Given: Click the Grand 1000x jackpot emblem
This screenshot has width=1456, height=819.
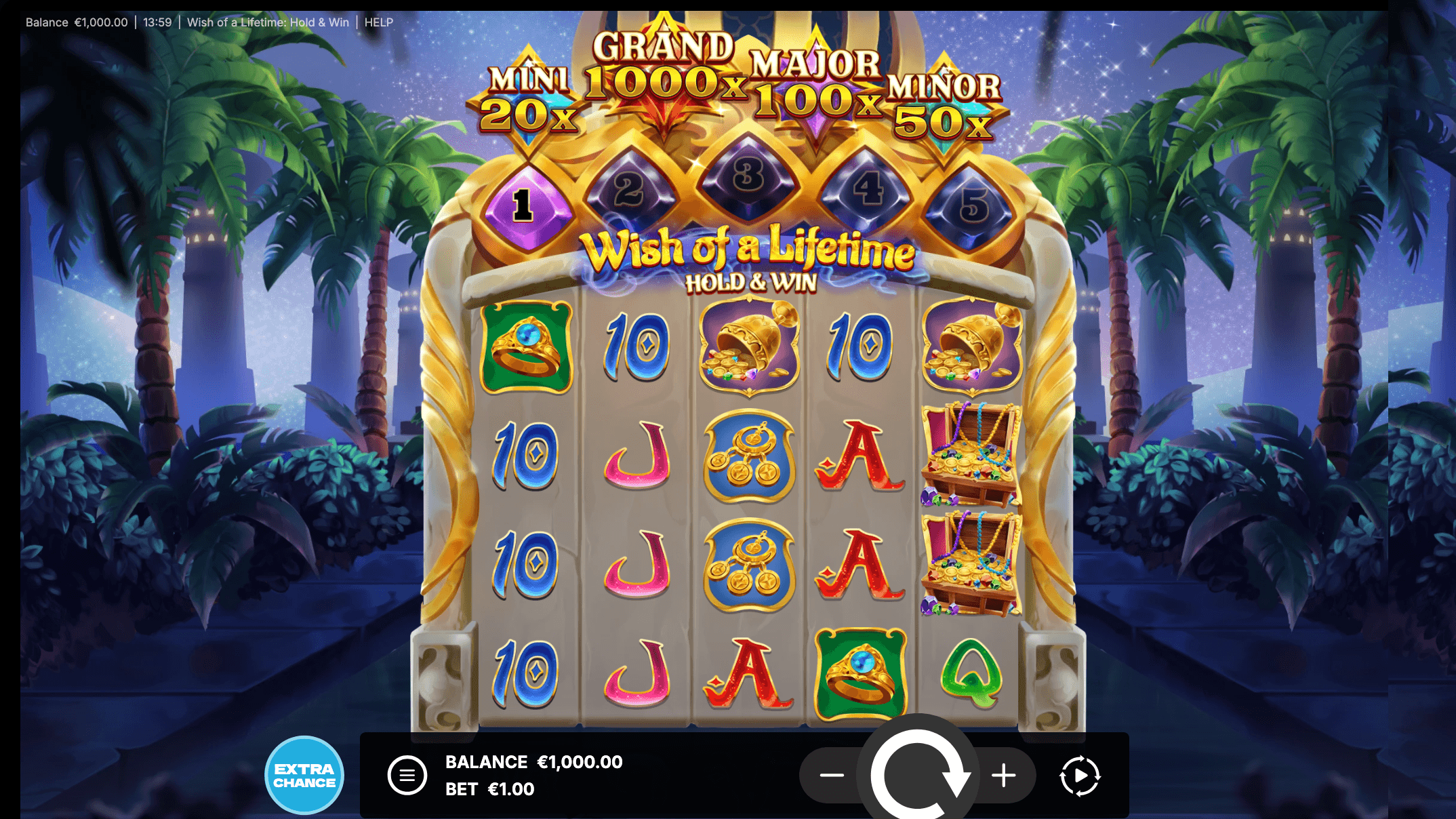Looking at the screenshot, I should pyautogui.click(x=661, y=71).
